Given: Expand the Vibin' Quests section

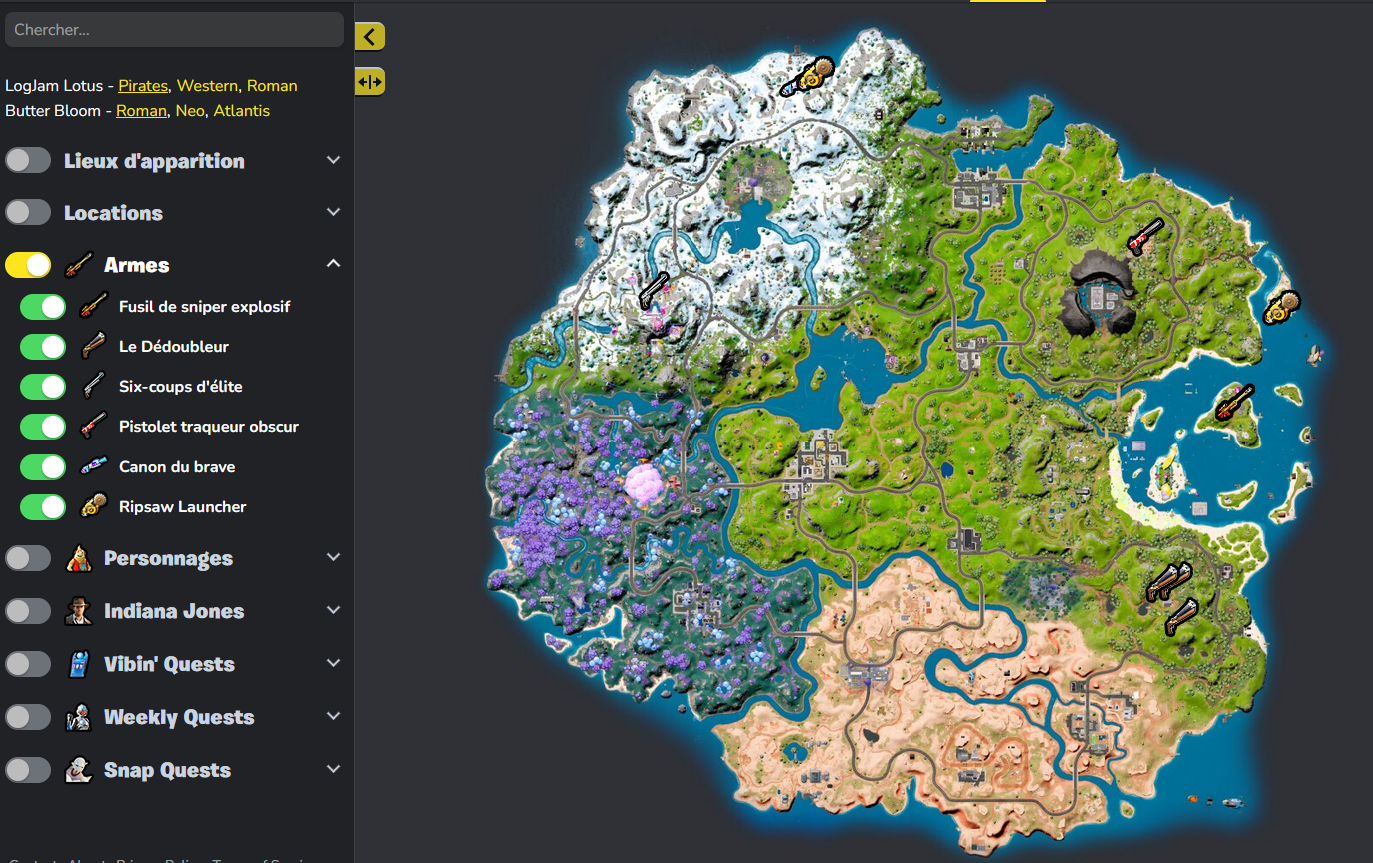Looking at the screenshot, I should [333, 663].
